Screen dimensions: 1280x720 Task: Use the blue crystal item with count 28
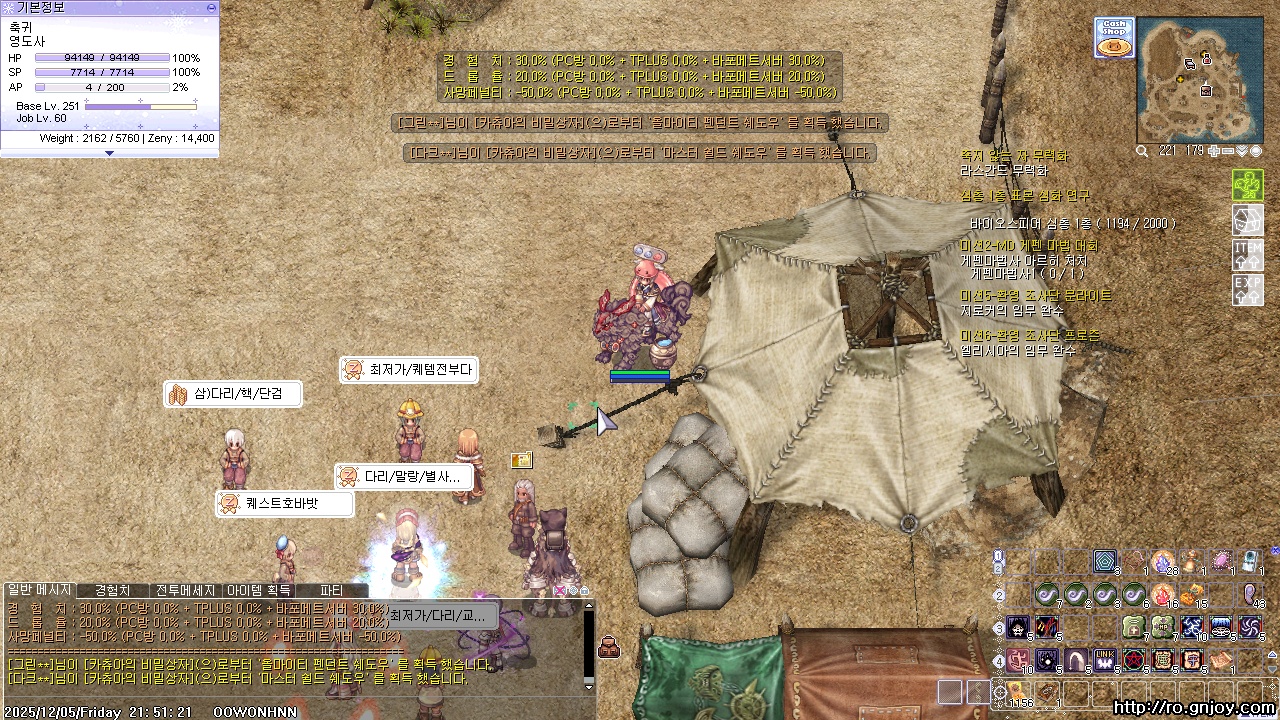(x=1163, y=563)
